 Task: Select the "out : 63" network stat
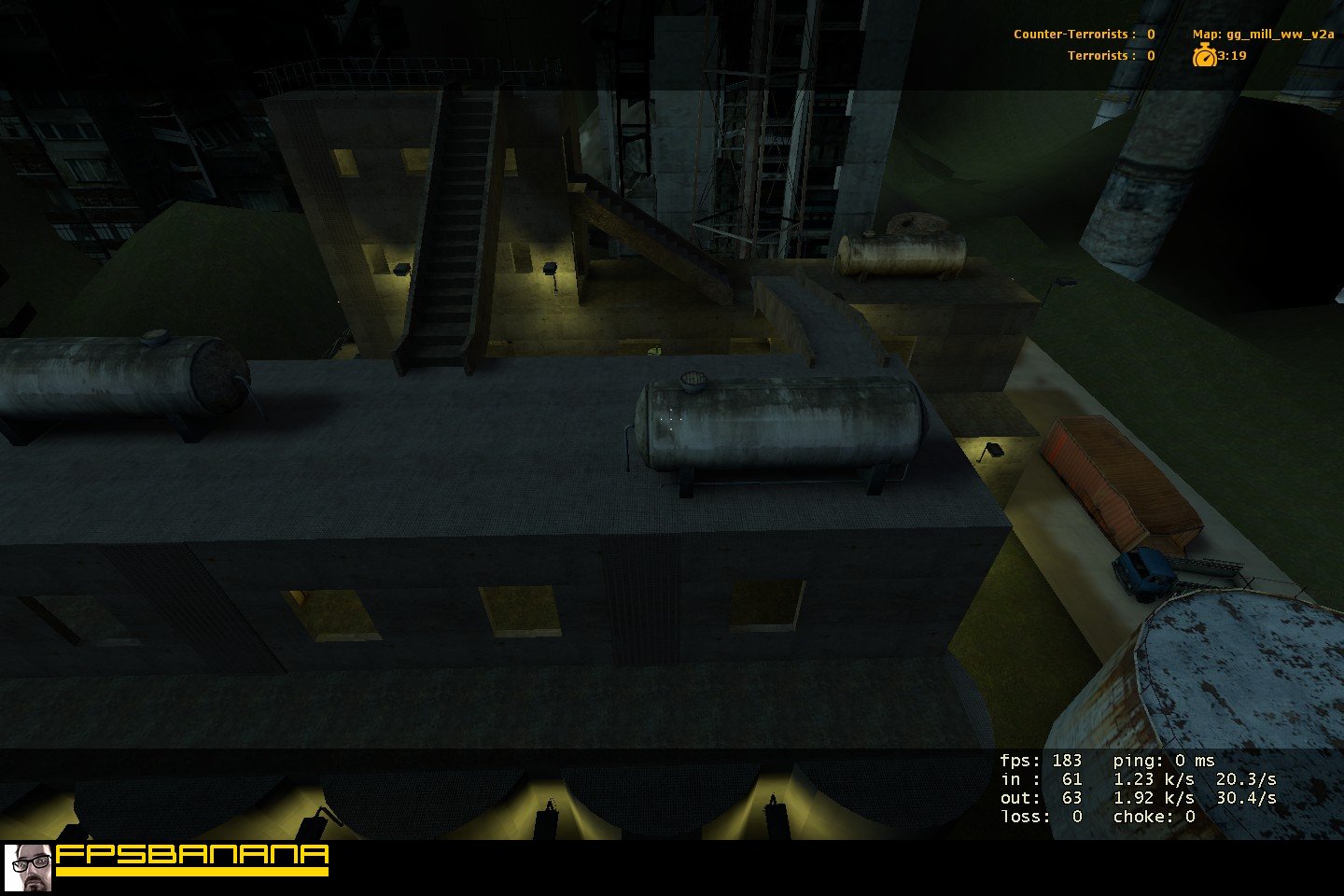point(1043,797)
